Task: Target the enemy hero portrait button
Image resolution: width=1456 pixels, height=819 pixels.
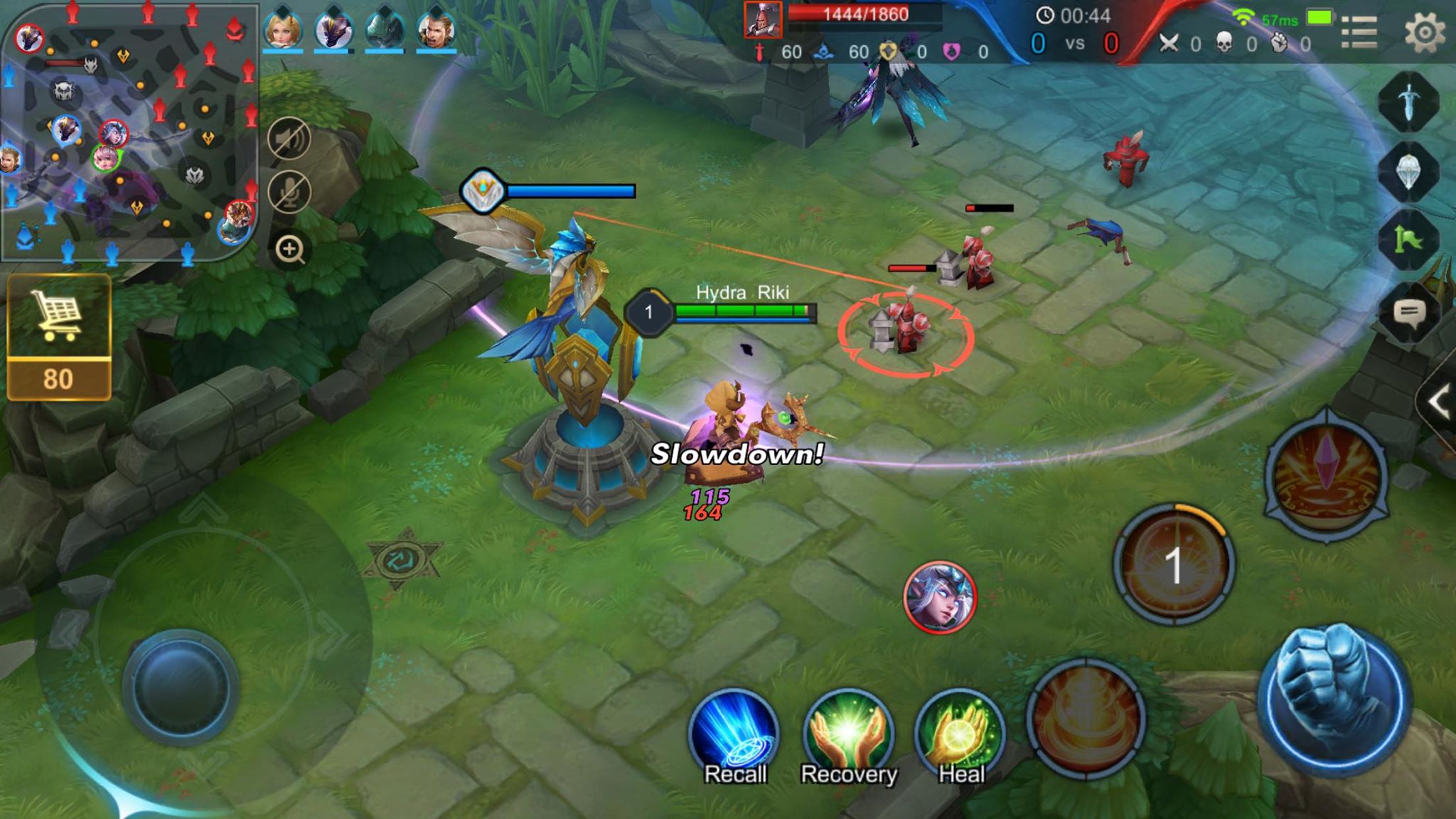Action: (x=940, y=597)
